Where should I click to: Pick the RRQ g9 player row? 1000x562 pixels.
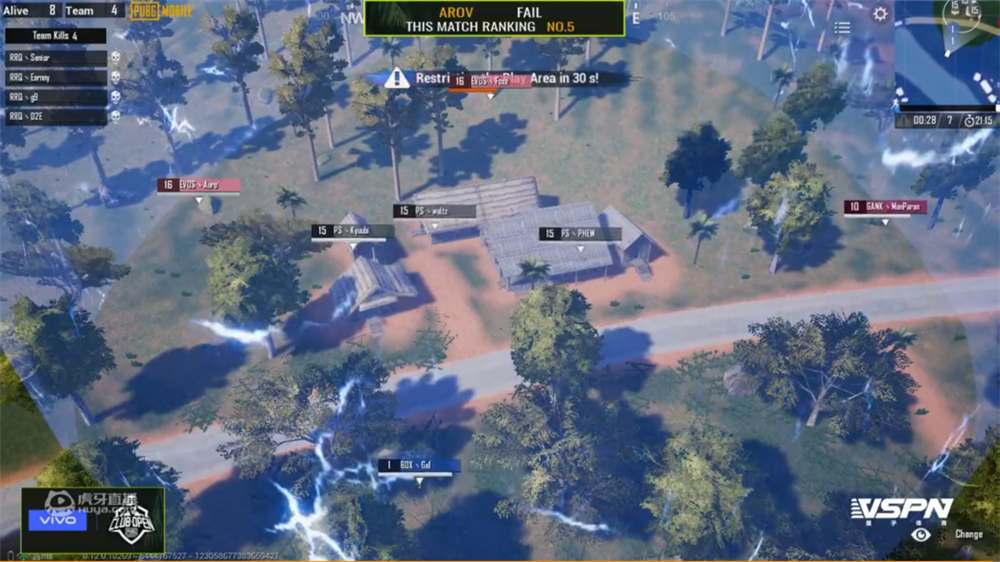(x=57, y=97)
